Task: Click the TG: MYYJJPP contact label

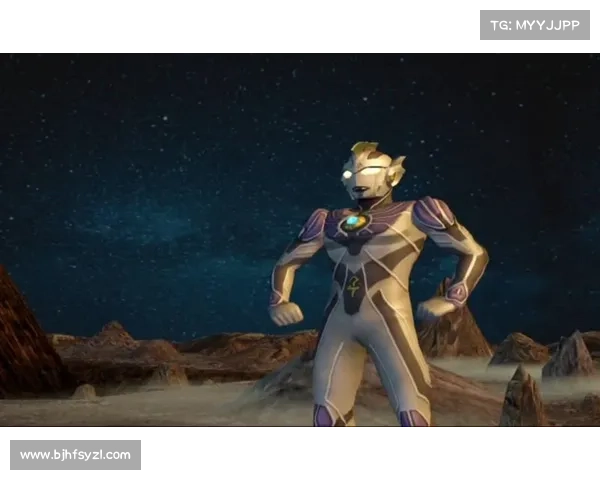Action: (535, 24)
